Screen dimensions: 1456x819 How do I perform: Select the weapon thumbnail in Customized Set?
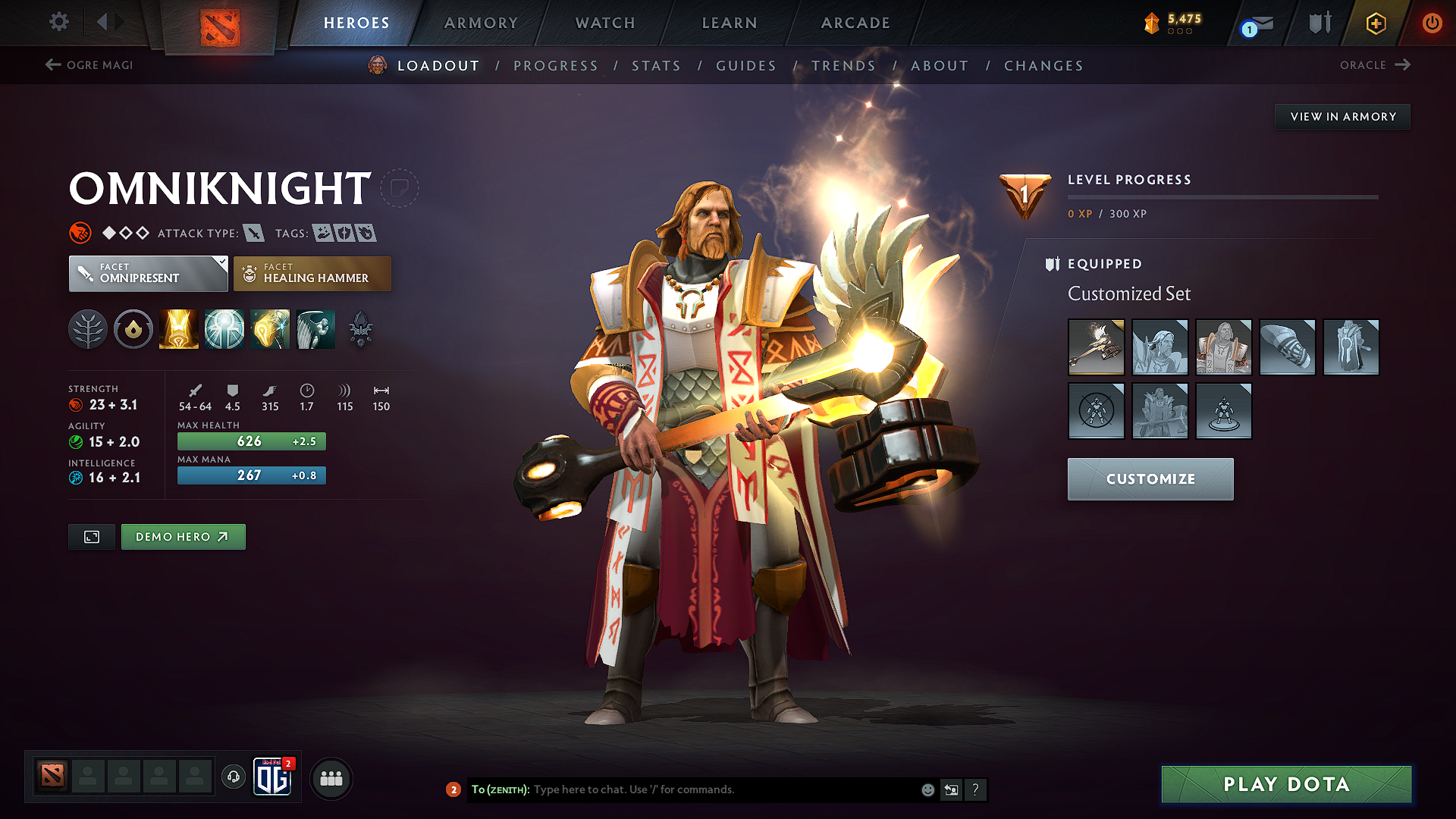(x=1096, y=347)
